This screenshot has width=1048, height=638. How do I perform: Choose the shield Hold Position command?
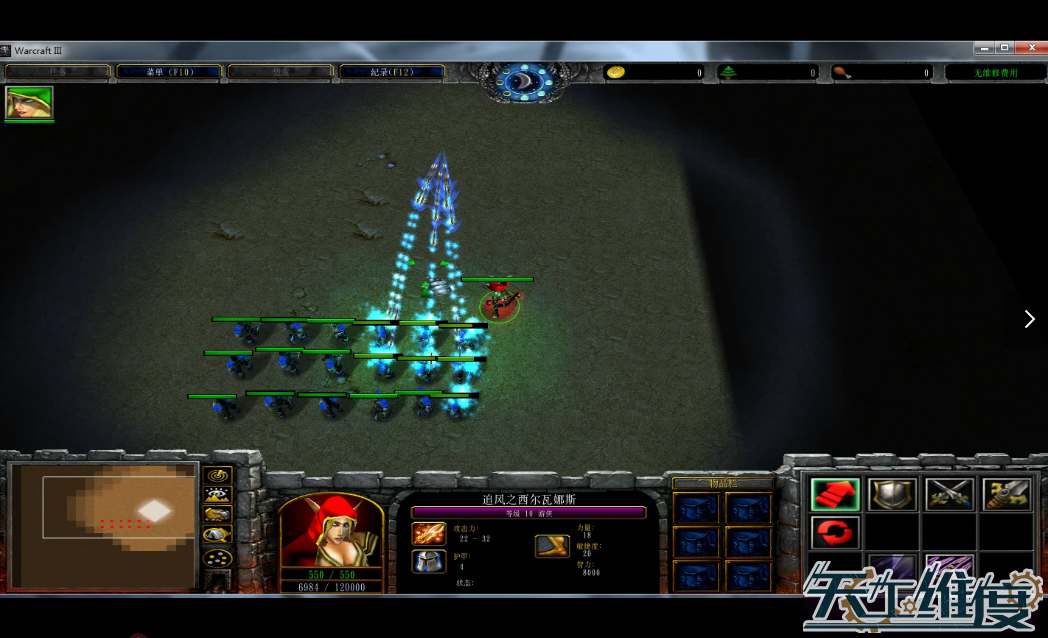pos(892,493)
